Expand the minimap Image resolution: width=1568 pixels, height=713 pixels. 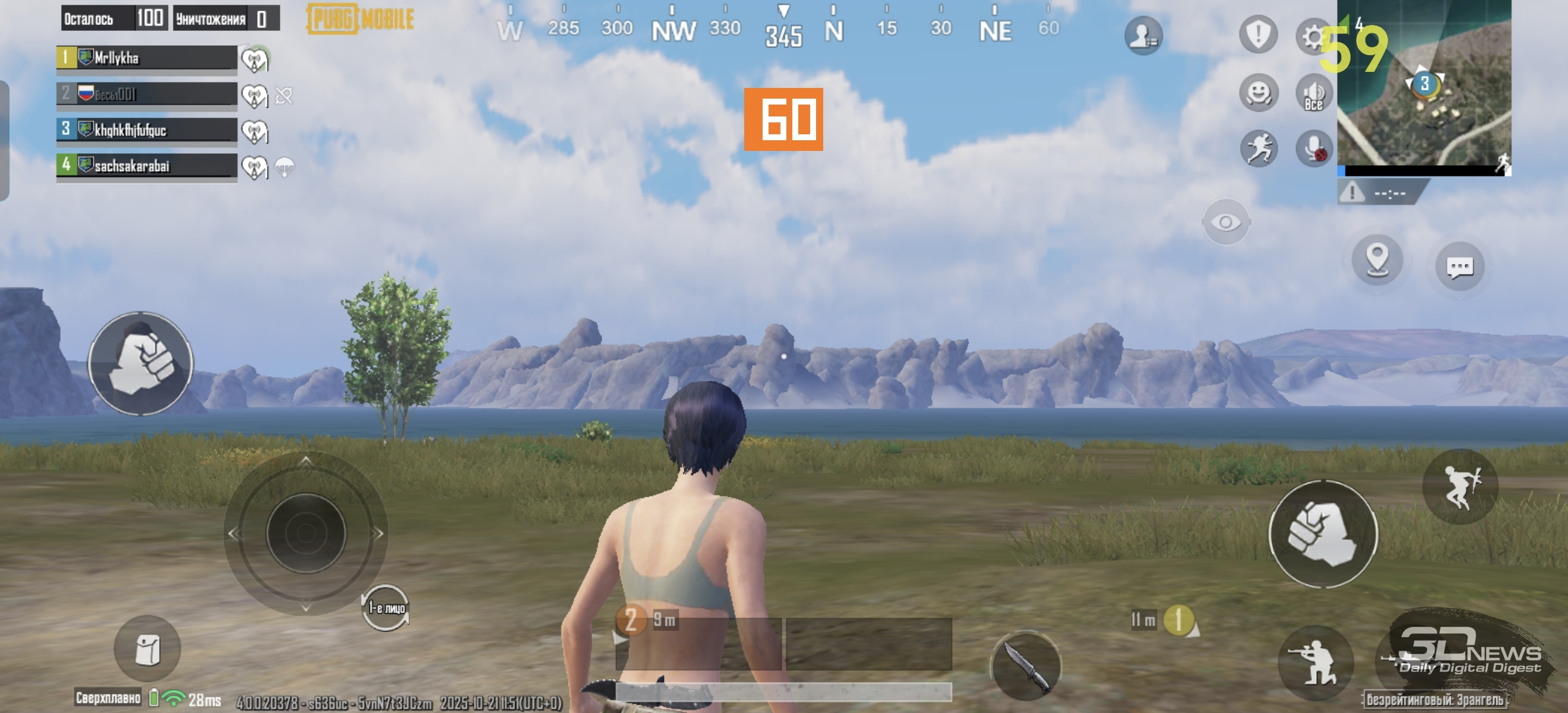click(x=1423, y=85)
